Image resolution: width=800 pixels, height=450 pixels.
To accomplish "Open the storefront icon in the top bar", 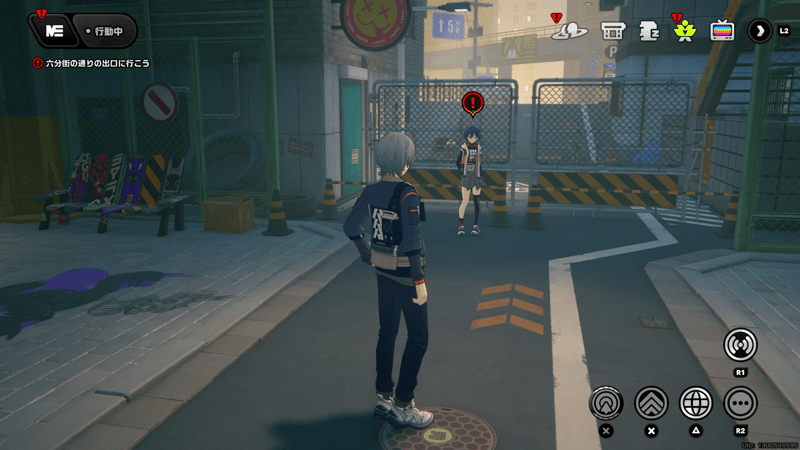I will [x=612, y=31].
